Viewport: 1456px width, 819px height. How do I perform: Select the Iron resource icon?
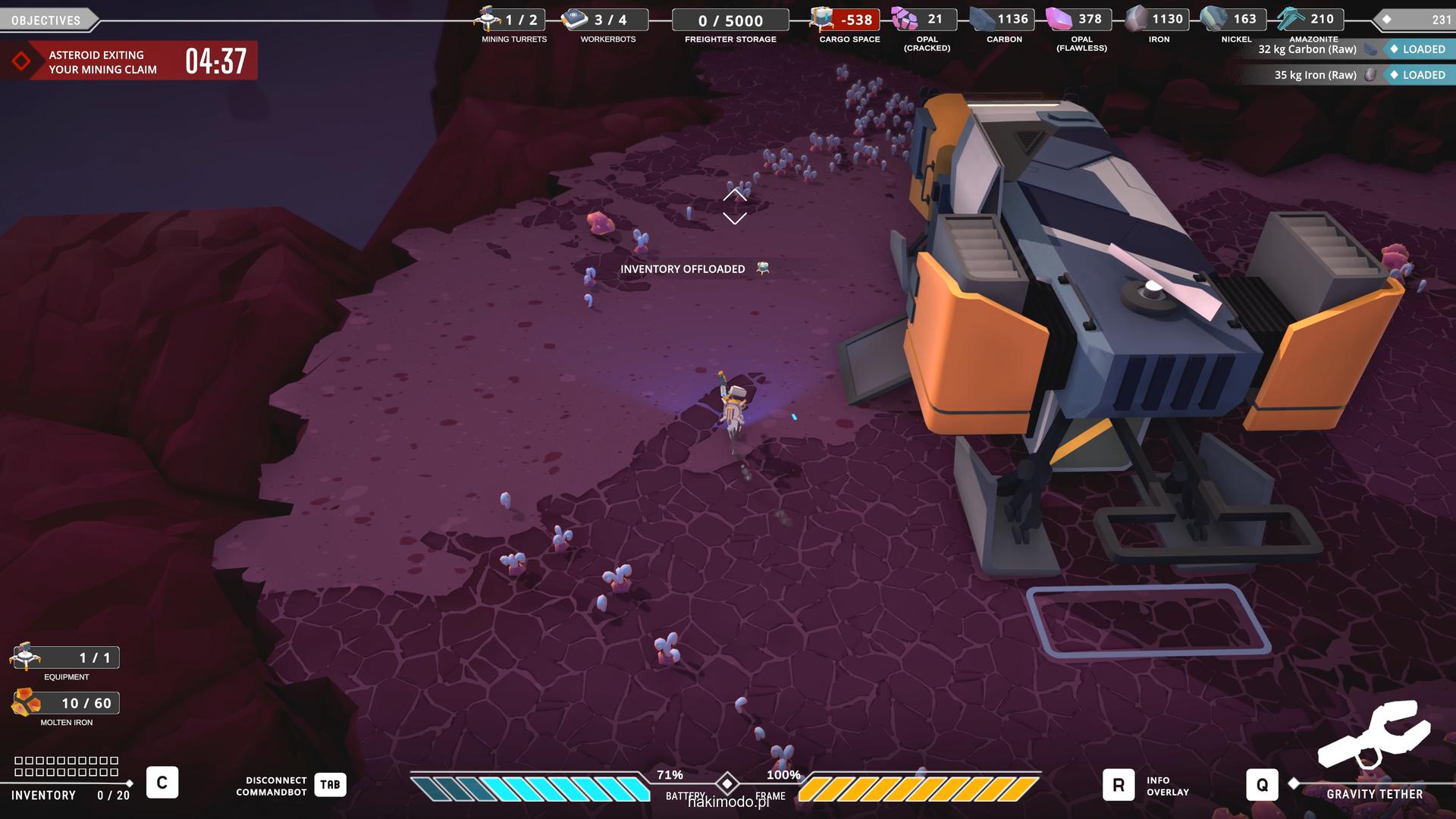click(1136, 19)
